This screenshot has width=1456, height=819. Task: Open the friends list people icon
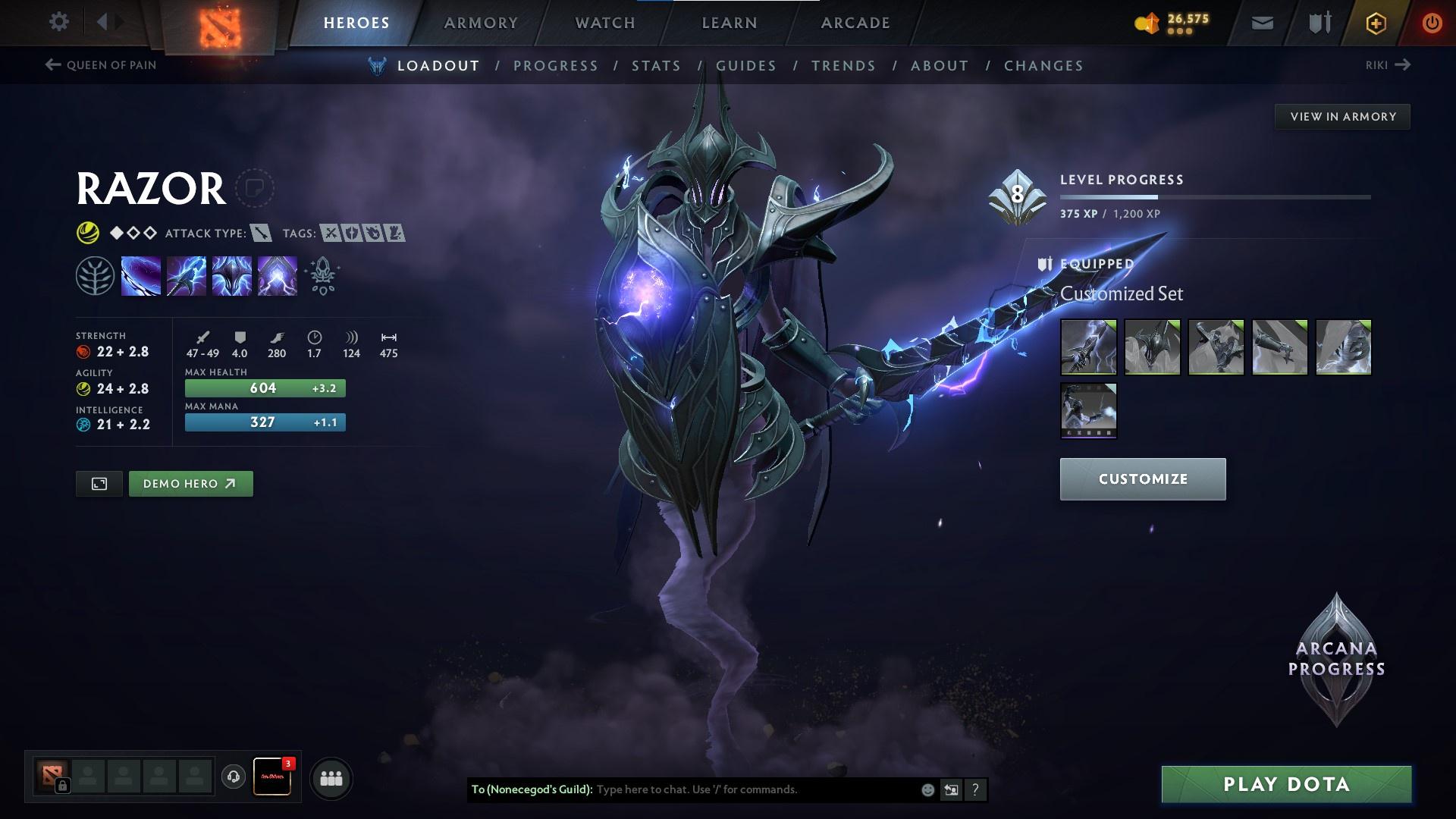[330, 777]
